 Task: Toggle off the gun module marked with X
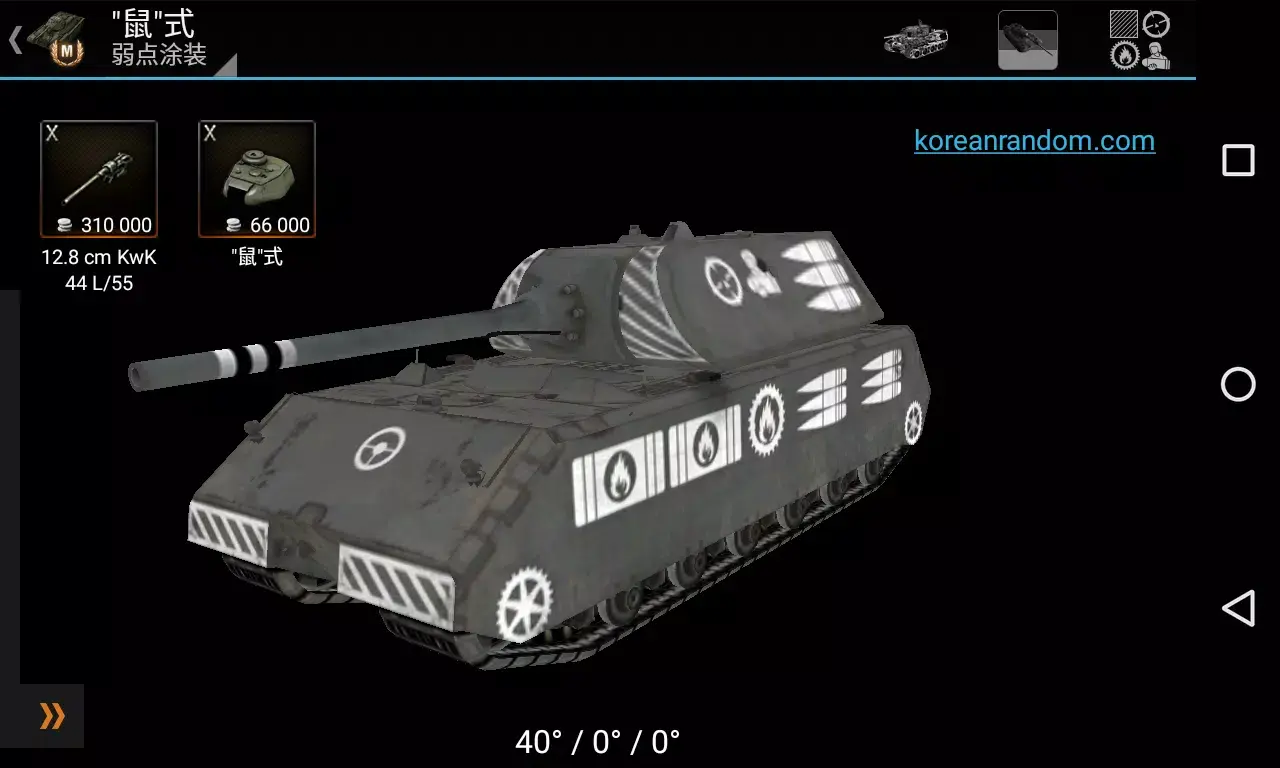coord(54,134)
